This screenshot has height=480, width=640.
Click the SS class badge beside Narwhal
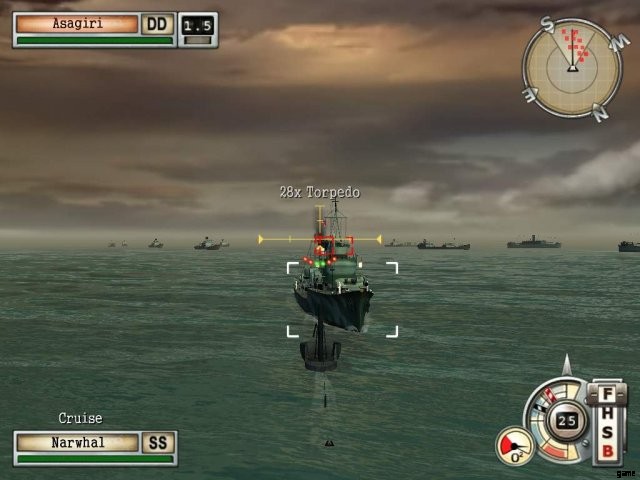point(159,442)
